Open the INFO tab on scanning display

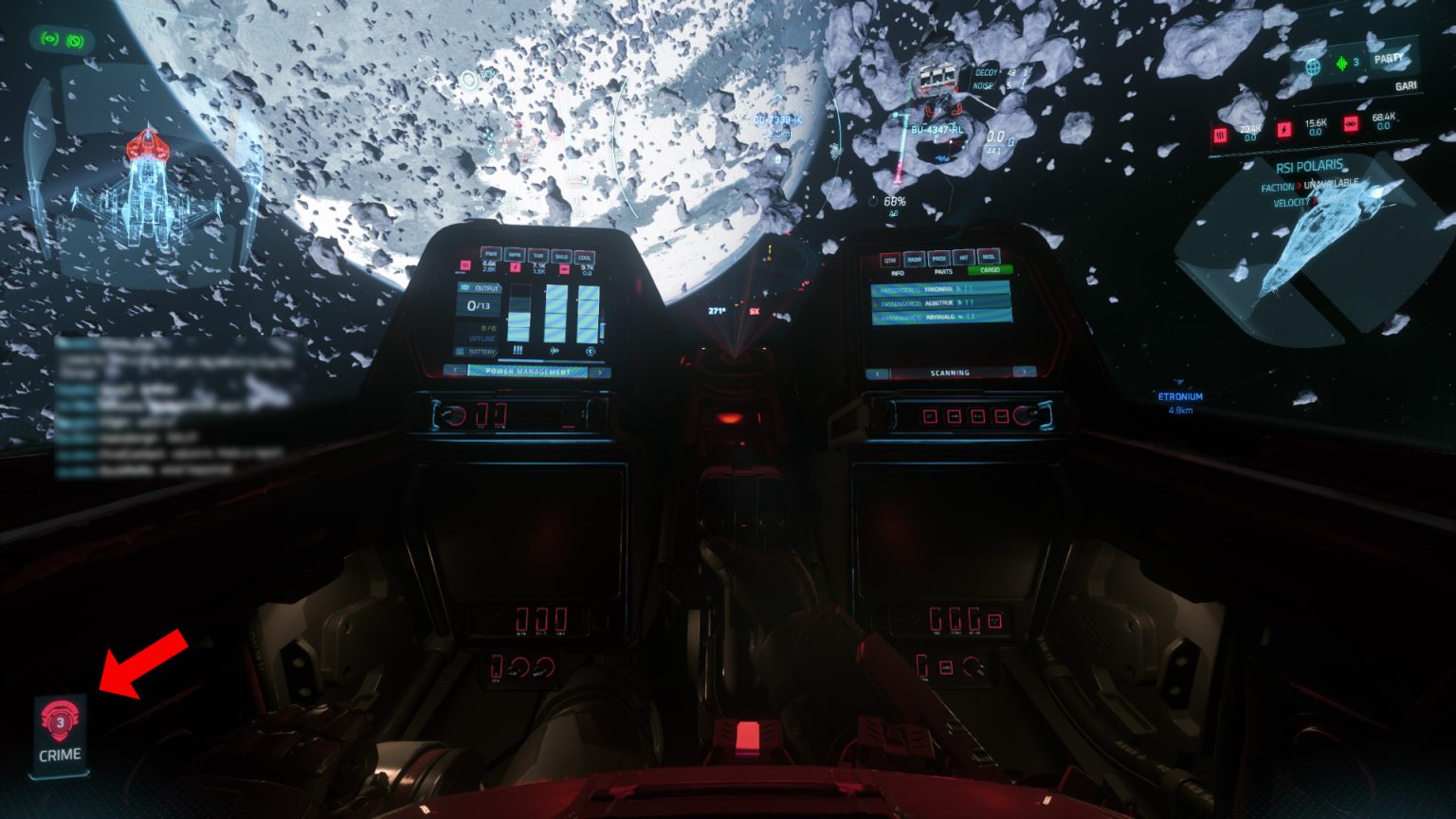[x=898, y=273]
